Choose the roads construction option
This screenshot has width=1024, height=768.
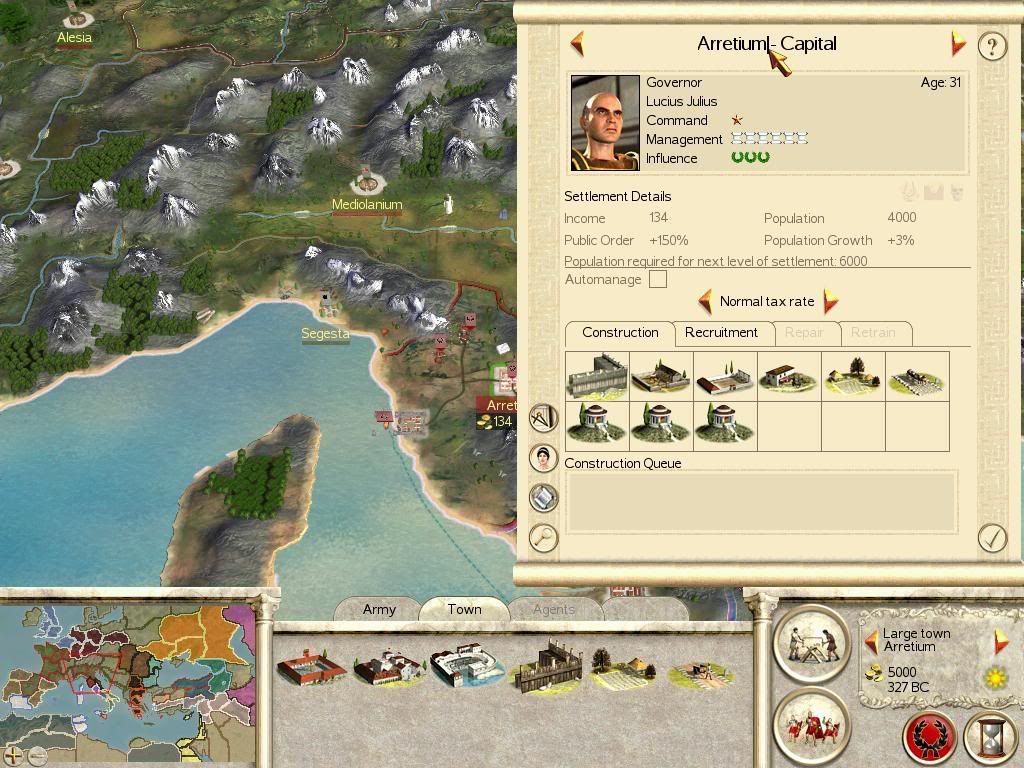point(916,377)
